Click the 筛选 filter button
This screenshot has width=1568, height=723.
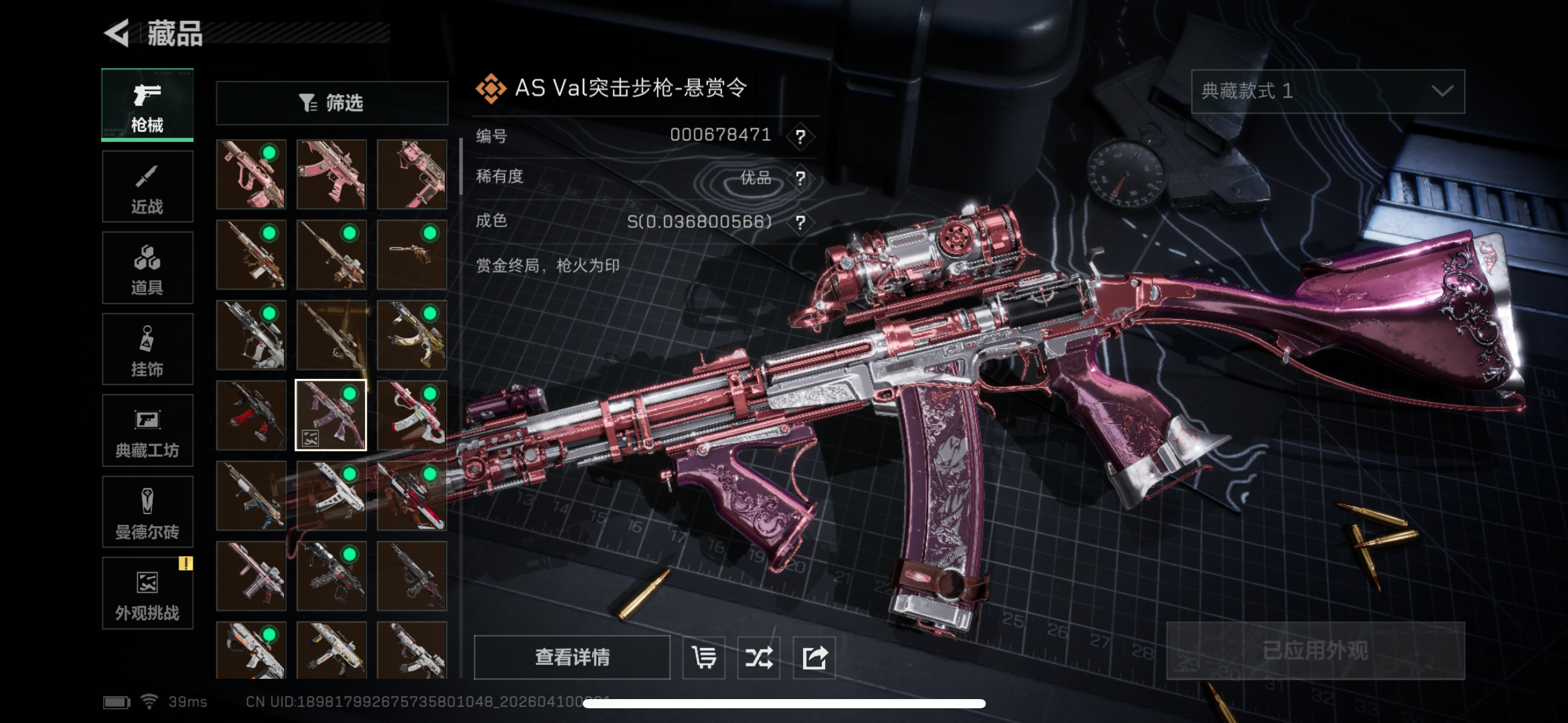pyautogui.click(x=332, y=103)
